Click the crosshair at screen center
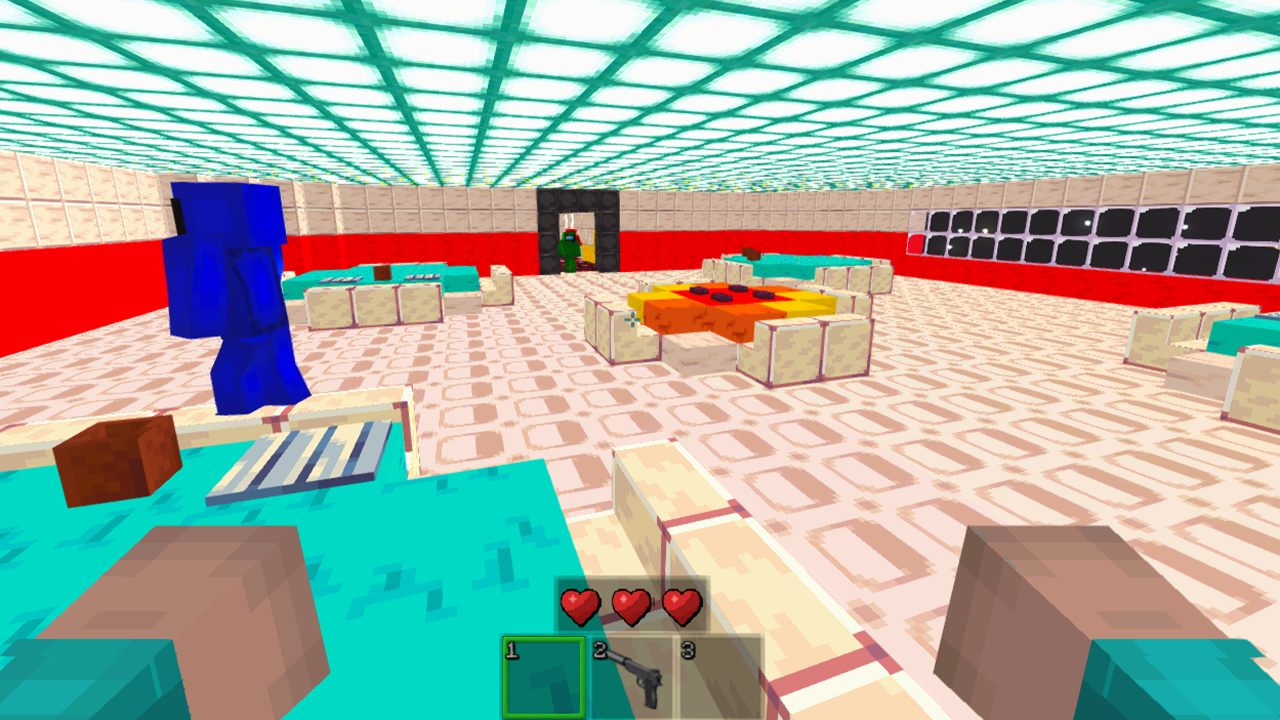 [634, 322]
